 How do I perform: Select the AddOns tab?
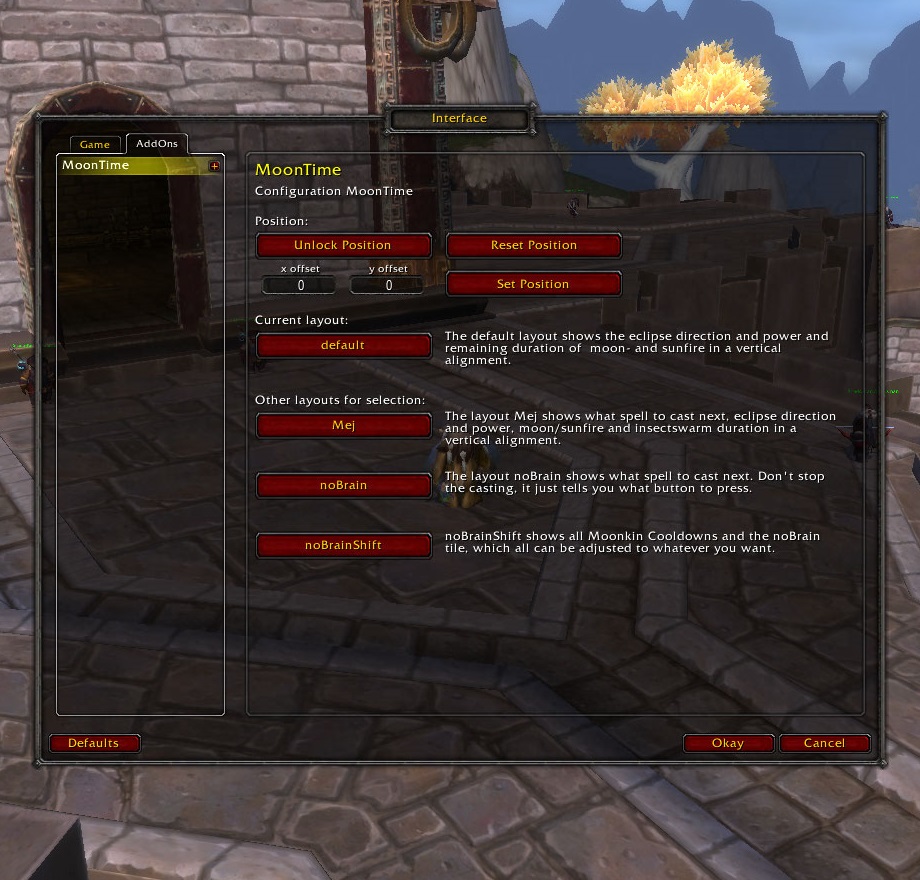[x=157, y=144]
